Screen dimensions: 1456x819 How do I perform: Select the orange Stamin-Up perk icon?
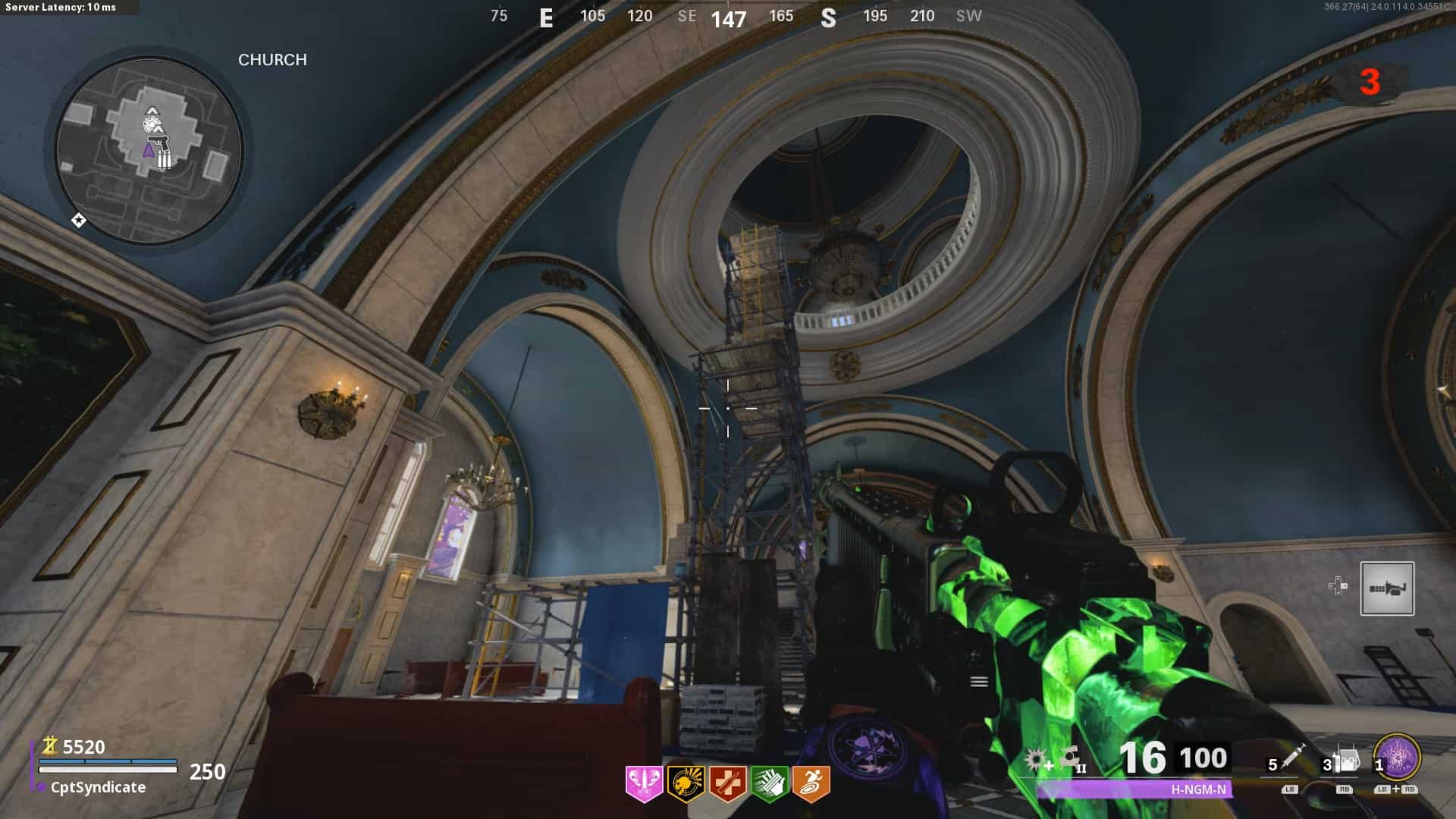pos(811,783)
